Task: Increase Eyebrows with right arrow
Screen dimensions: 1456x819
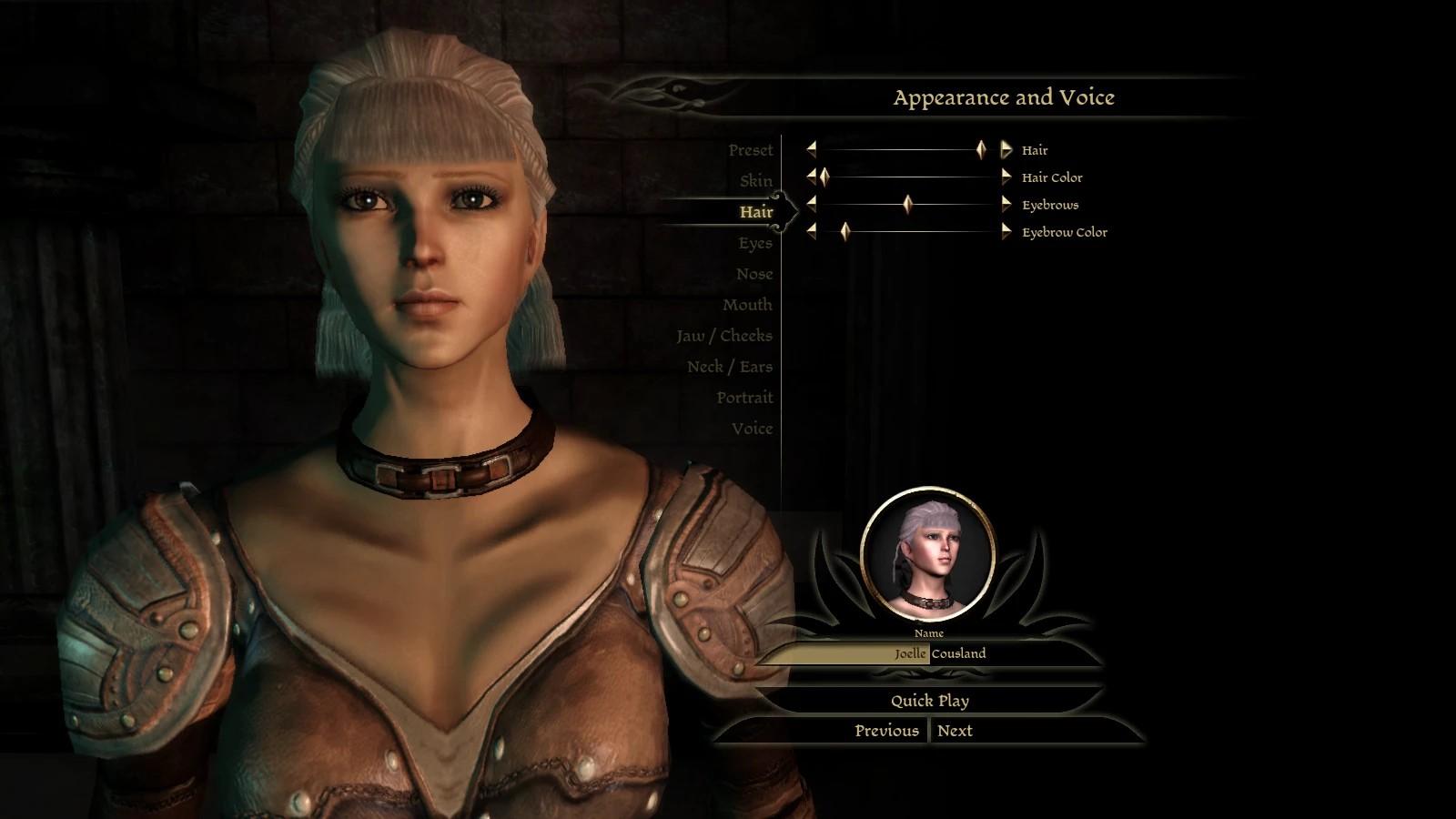Action: point(1006,205)
